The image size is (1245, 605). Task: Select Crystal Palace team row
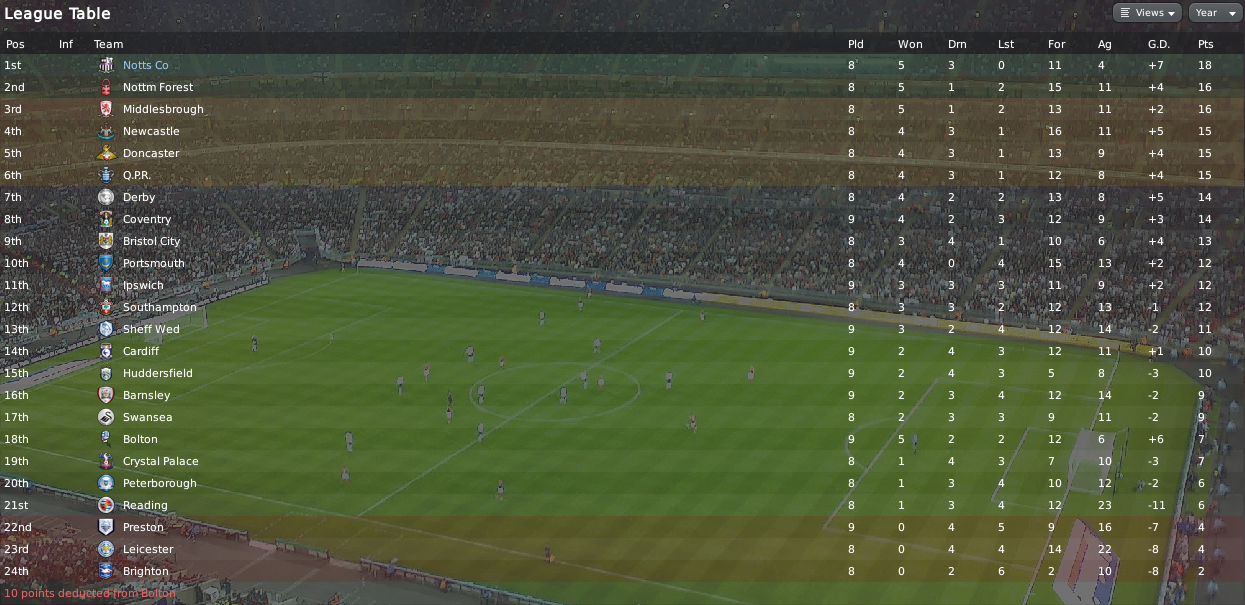tap(160, 461)
